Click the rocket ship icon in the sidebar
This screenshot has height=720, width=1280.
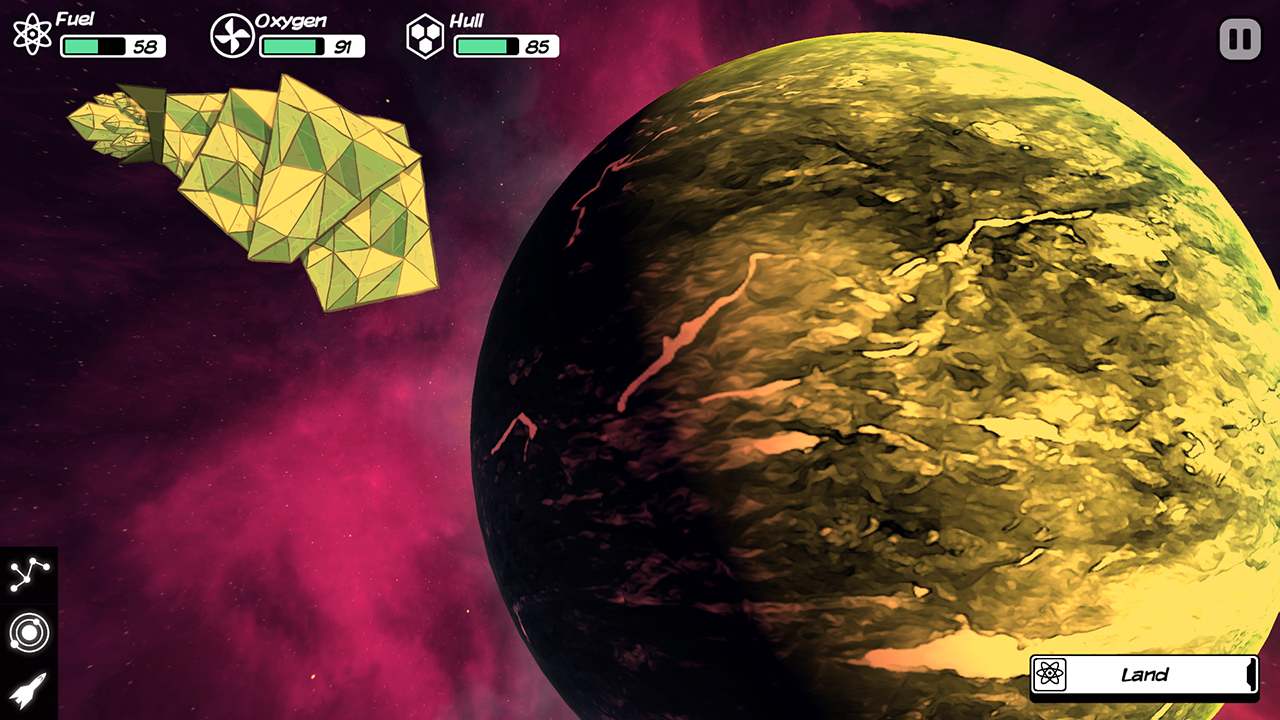(x=29, y=688)
